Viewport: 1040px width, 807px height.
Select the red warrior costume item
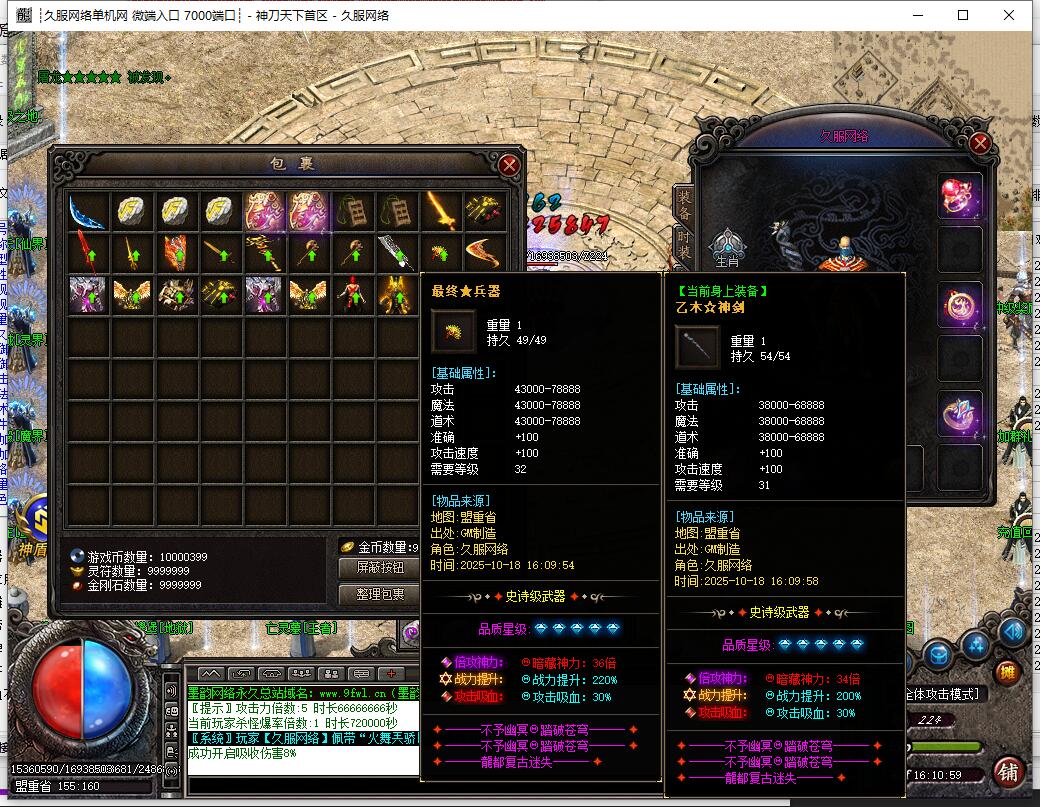352,294
